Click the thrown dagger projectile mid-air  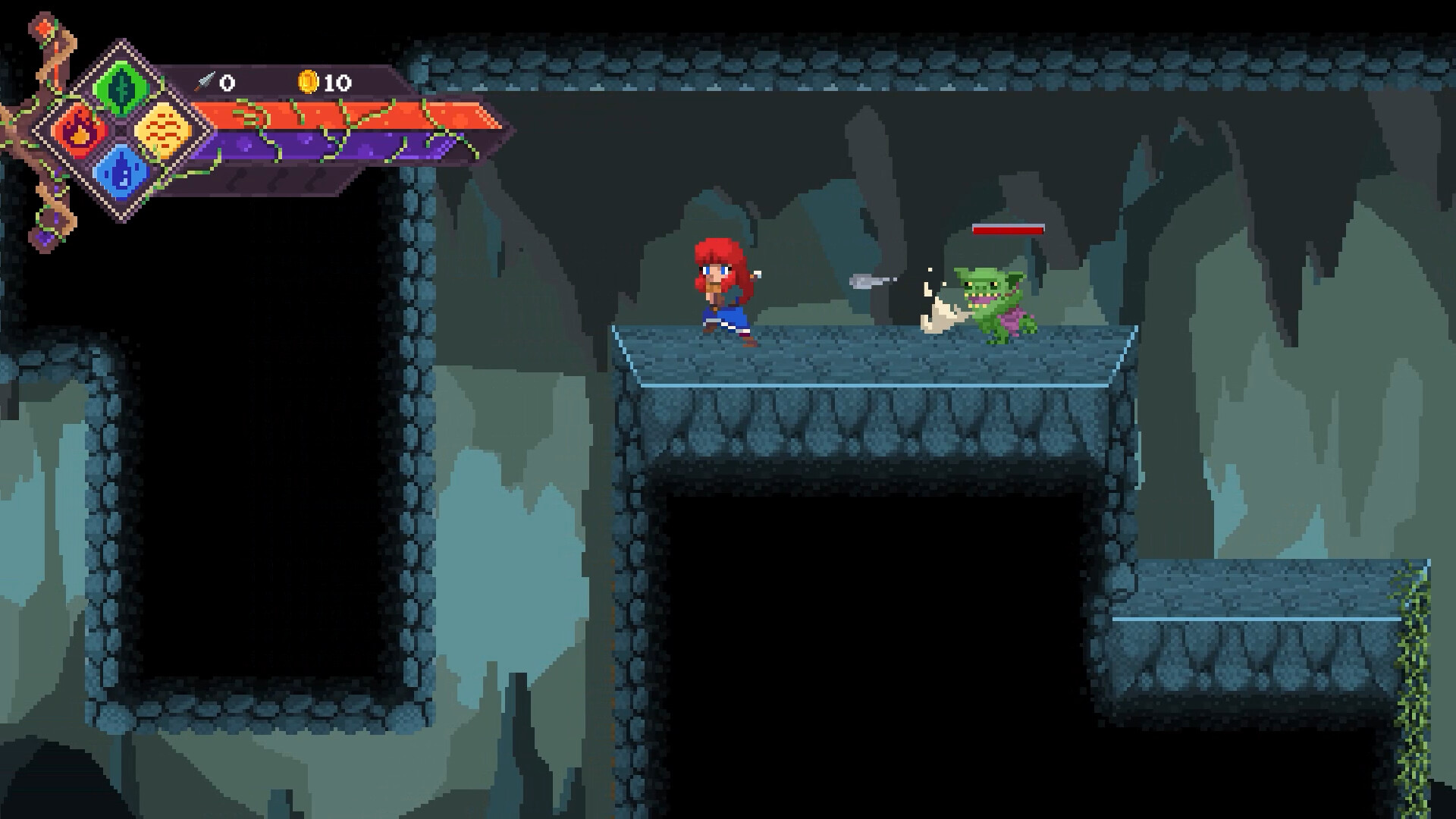click(868, 281)
